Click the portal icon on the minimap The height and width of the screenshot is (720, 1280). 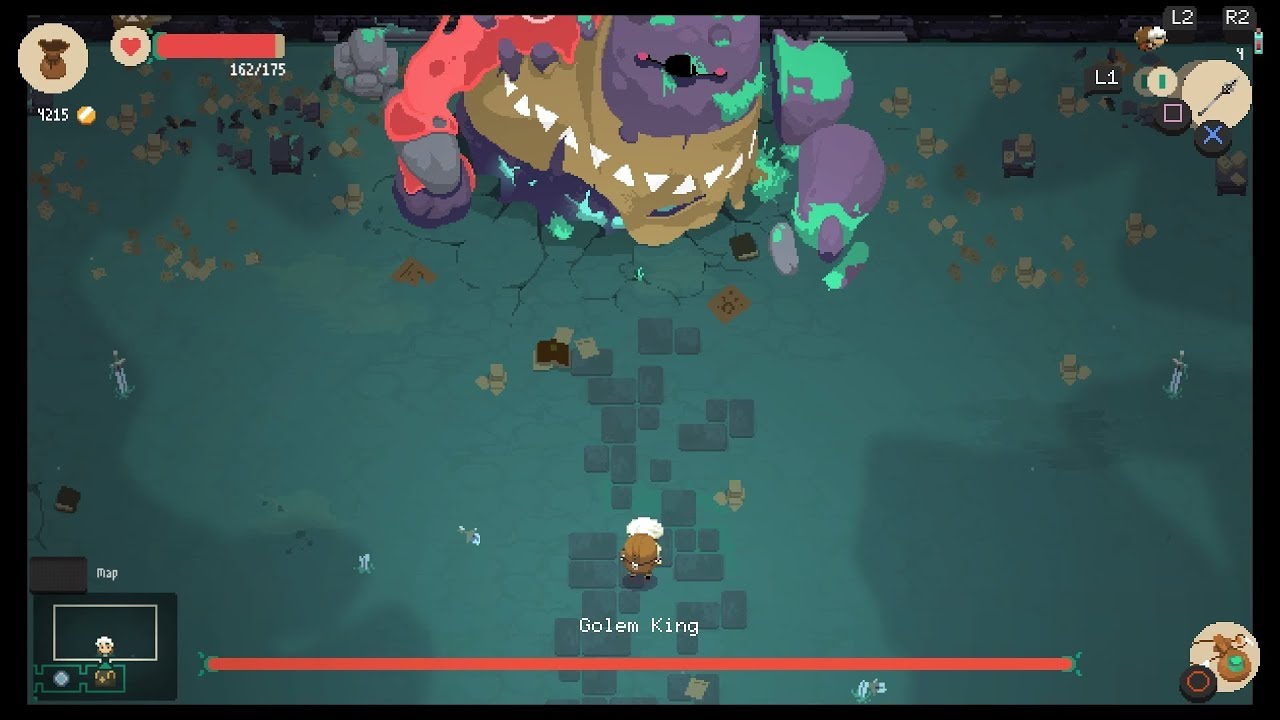click(x=61, y=678)
